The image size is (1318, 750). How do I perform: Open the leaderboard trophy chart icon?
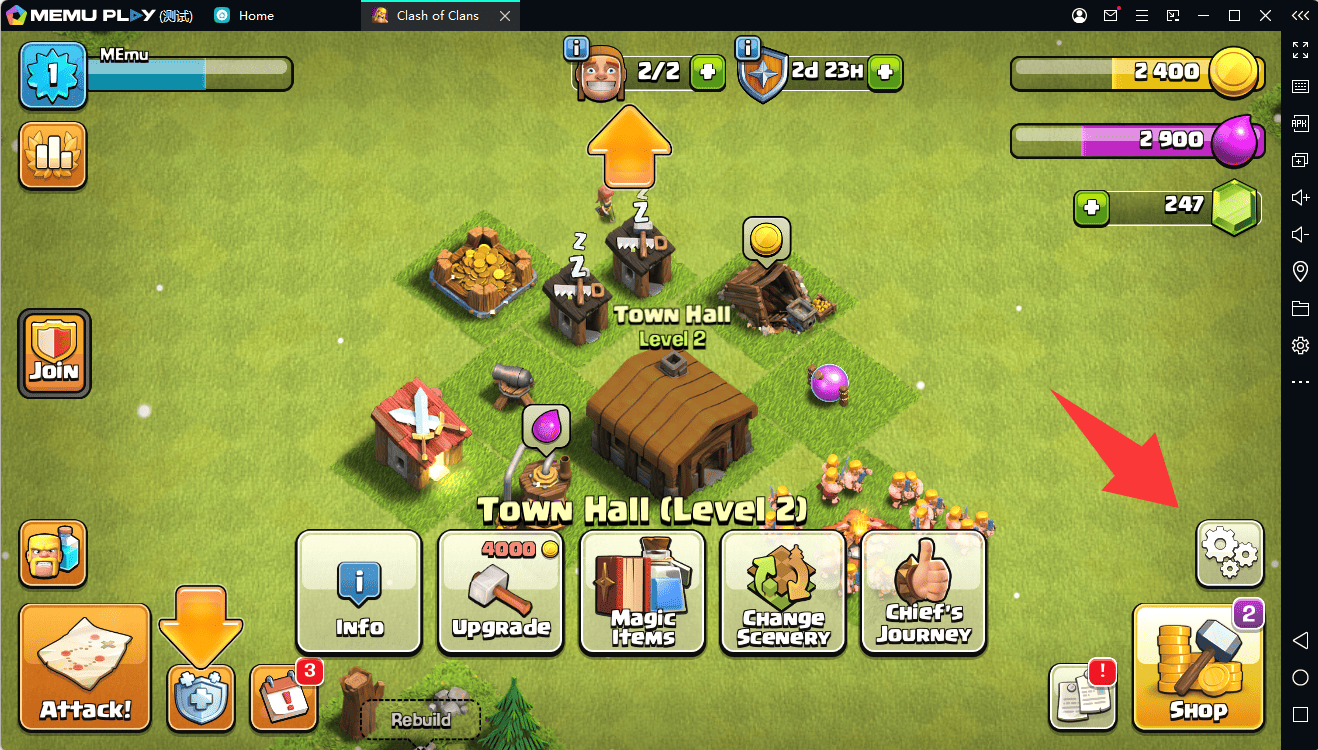pyautogui.click(x=52, y=155)
